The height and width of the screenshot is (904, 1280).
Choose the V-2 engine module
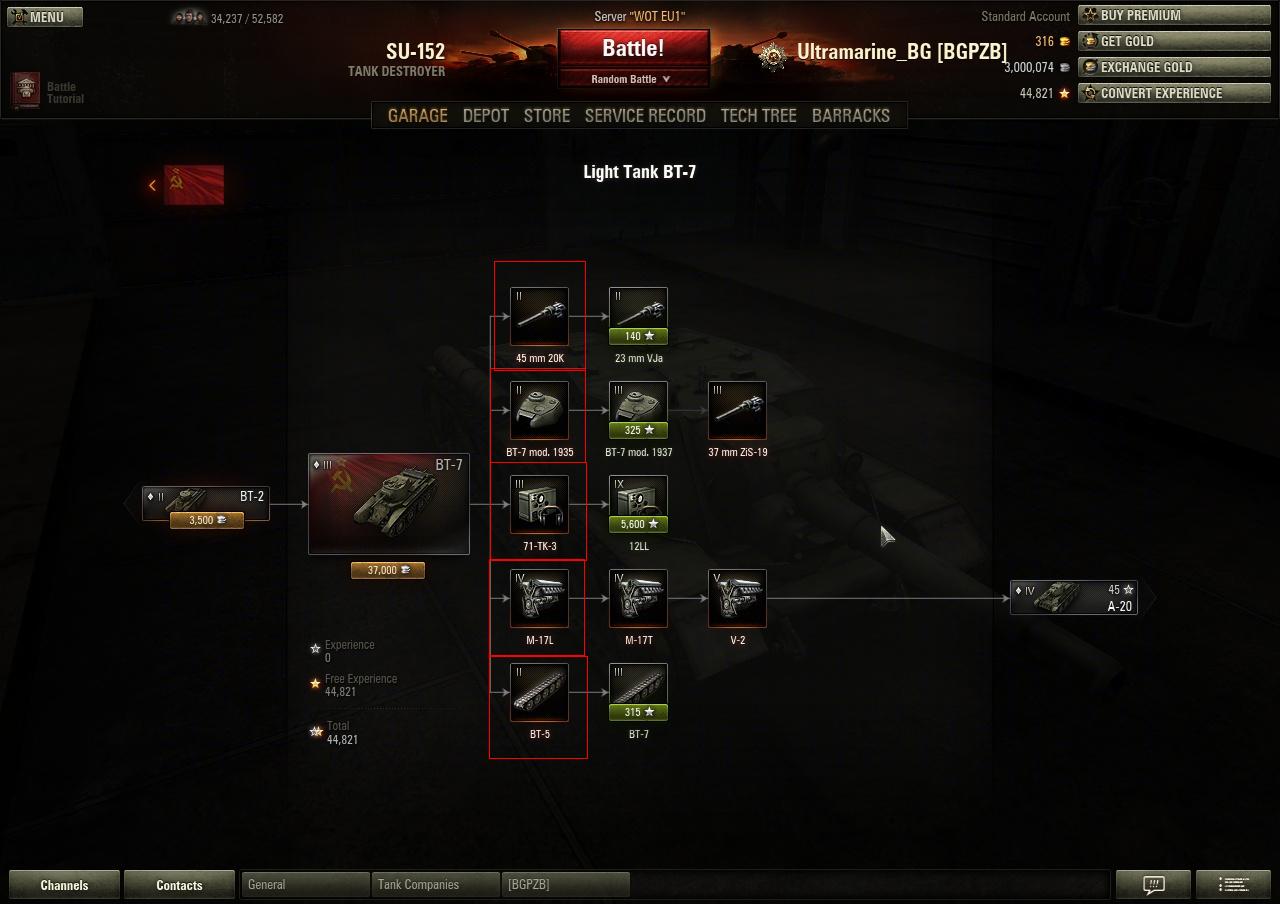tap(737, 598)
